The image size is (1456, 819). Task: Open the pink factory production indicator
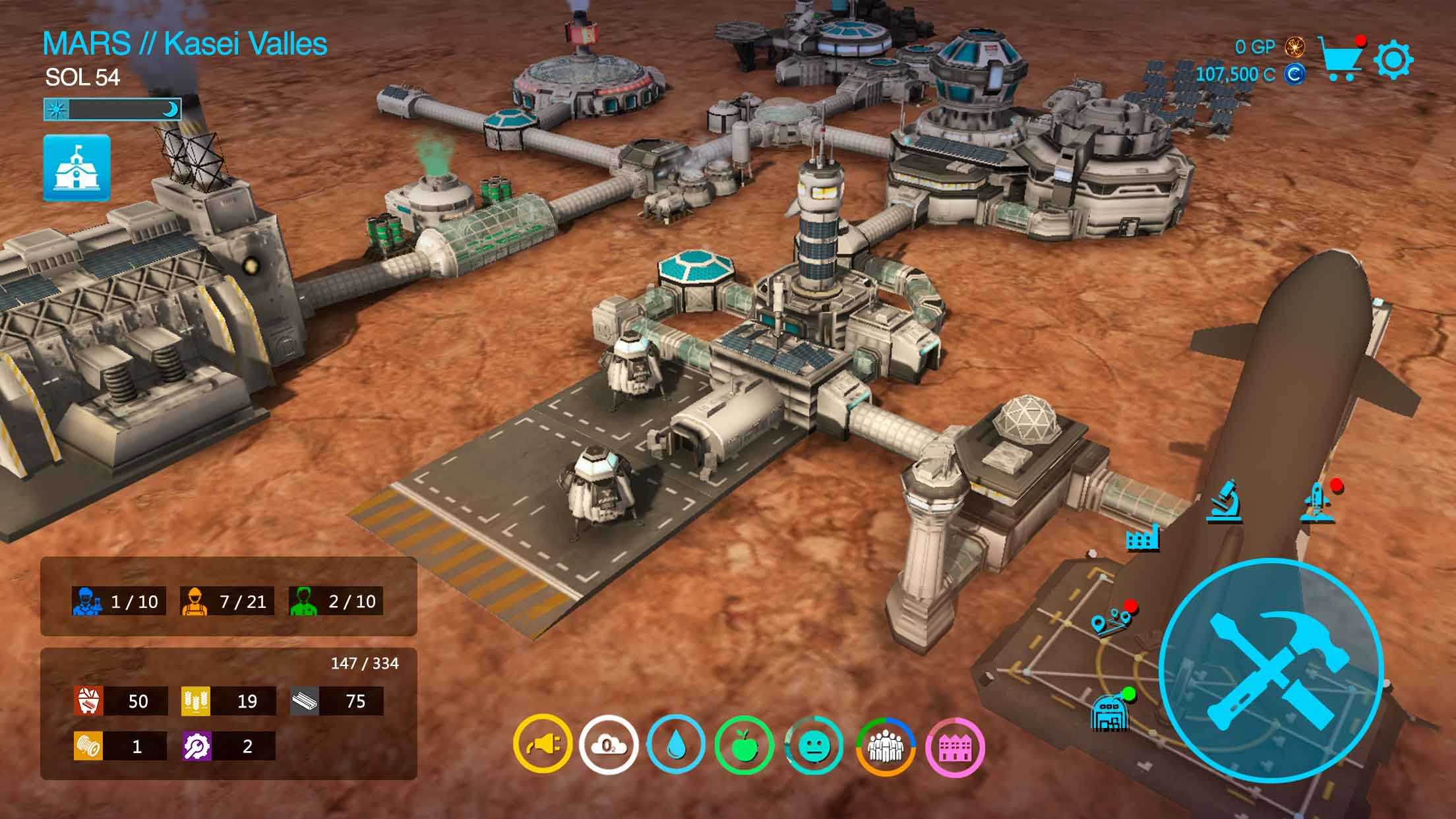(955, 746)
